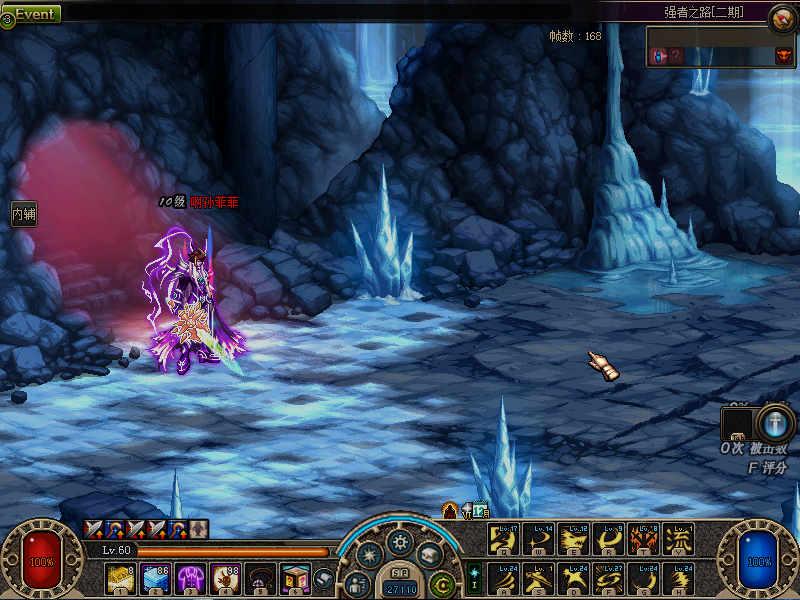Click the question mark room on minimap

(x=677, y=56)
